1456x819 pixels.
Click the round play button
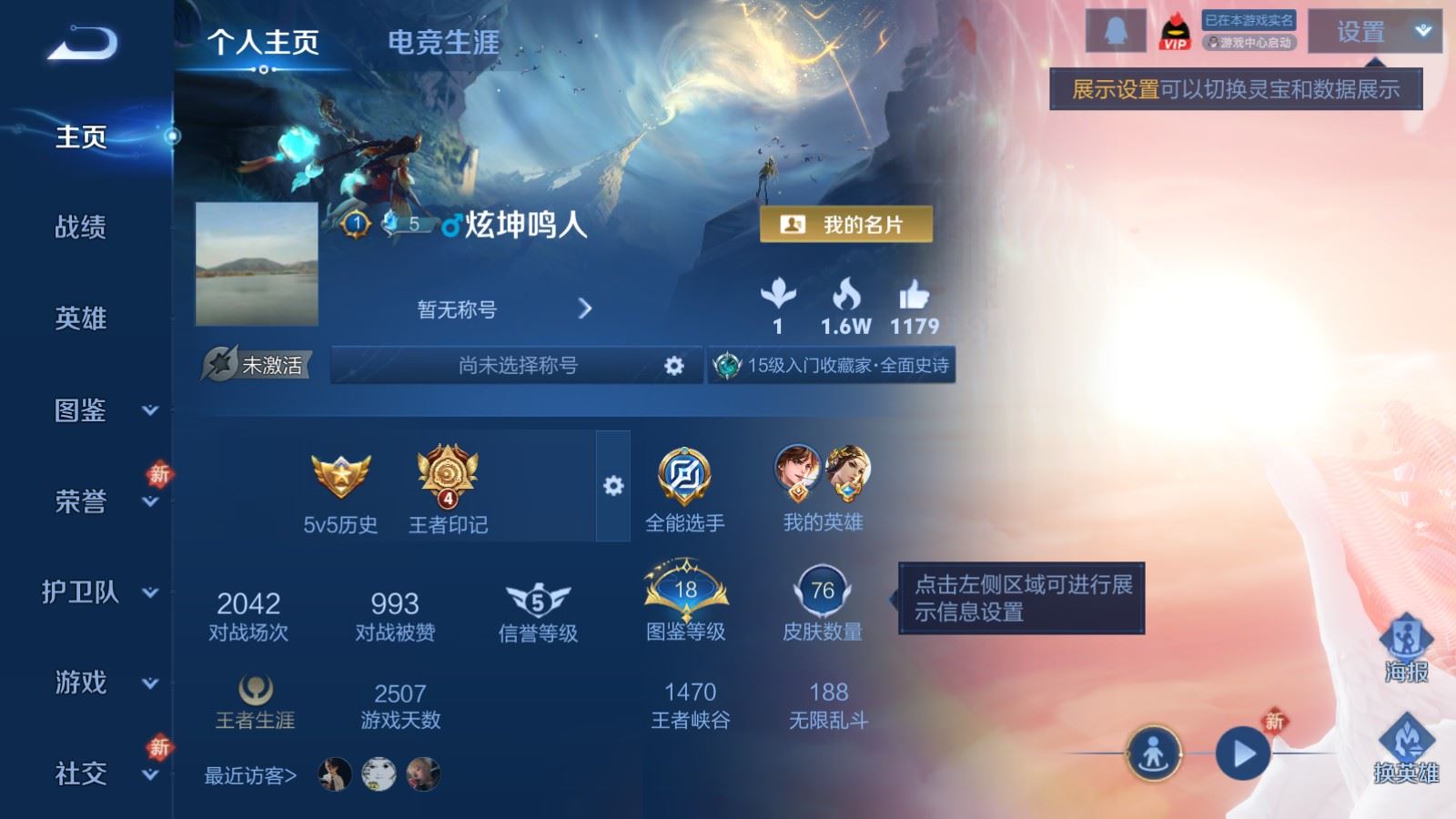1242,753
